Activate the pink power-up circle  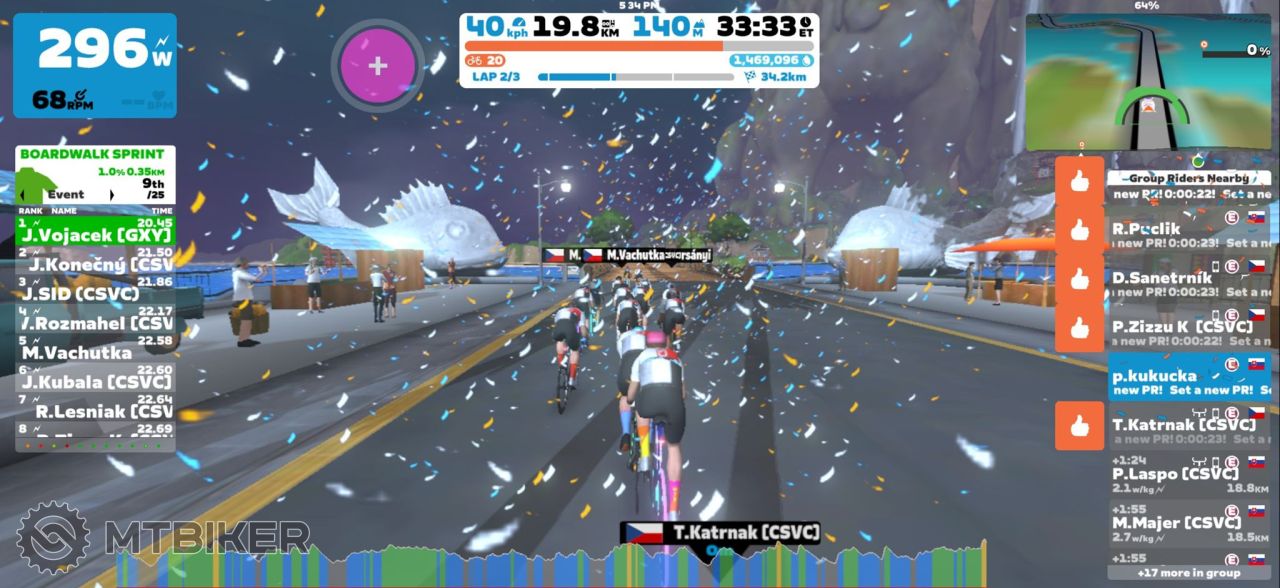(x=377, y=66)
